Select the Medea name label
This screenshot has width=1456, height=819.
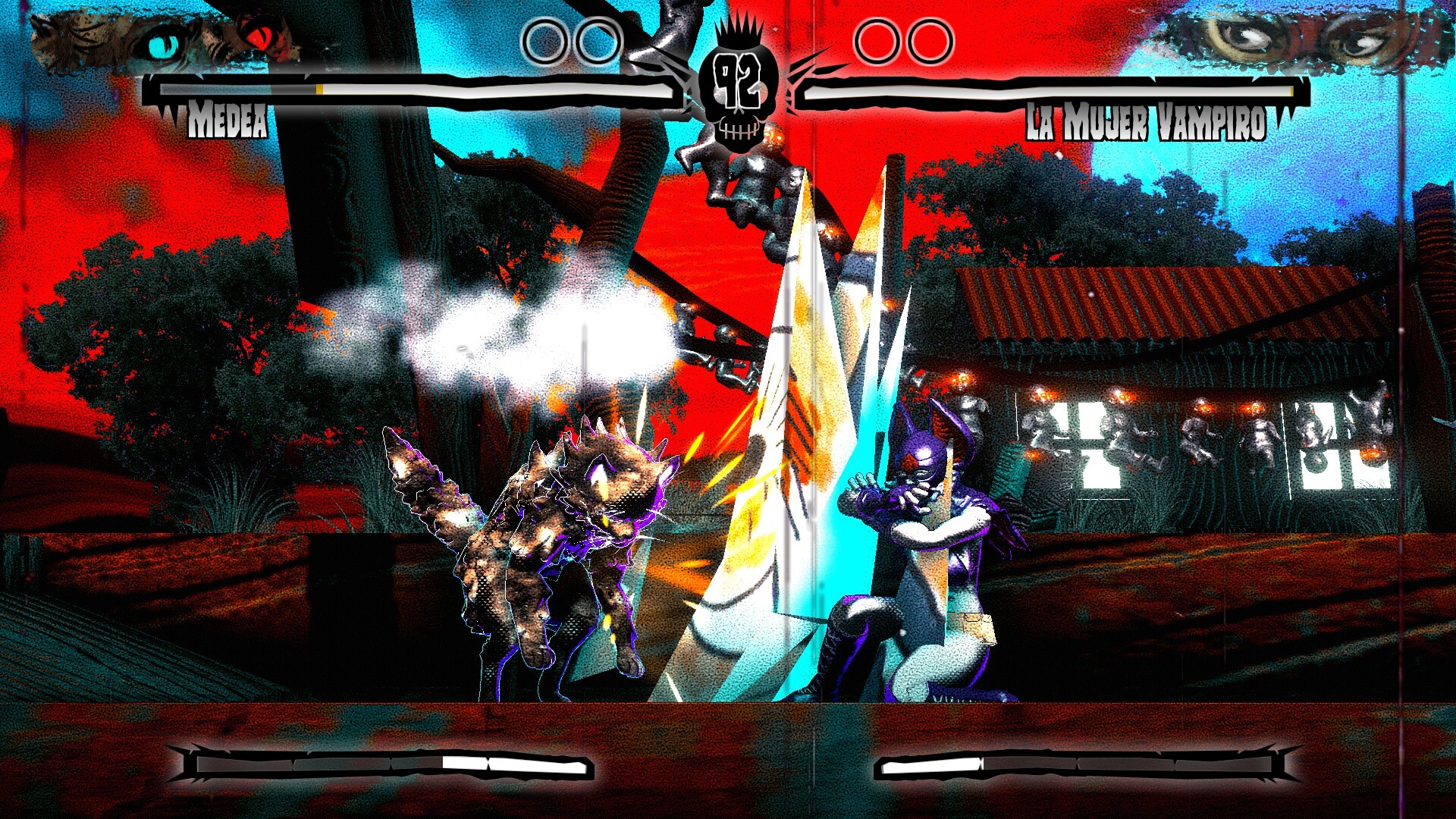pyautogui.click(x=227, y=120)
